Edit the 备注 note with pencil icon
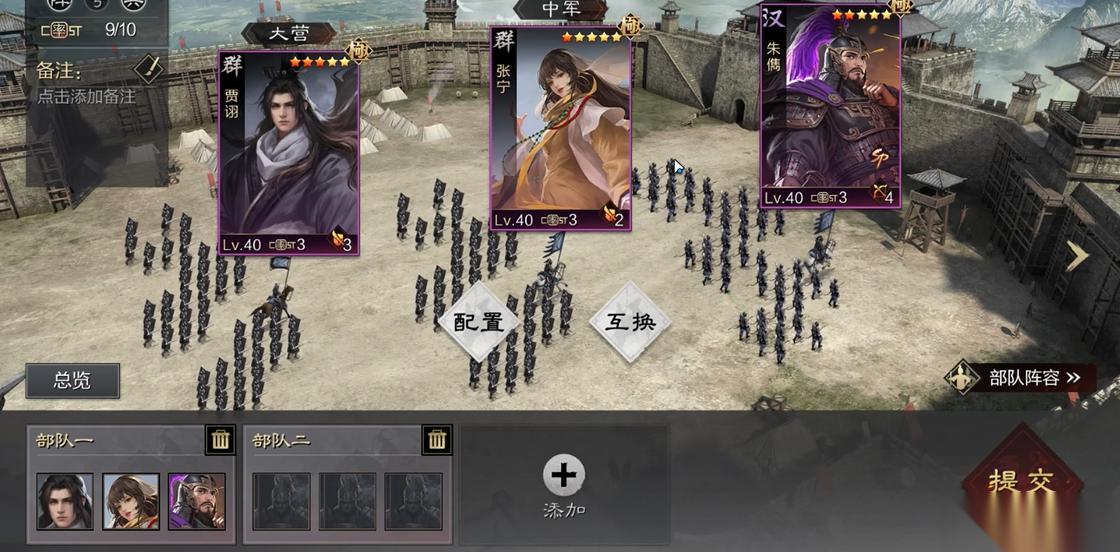 coord(148,69)
